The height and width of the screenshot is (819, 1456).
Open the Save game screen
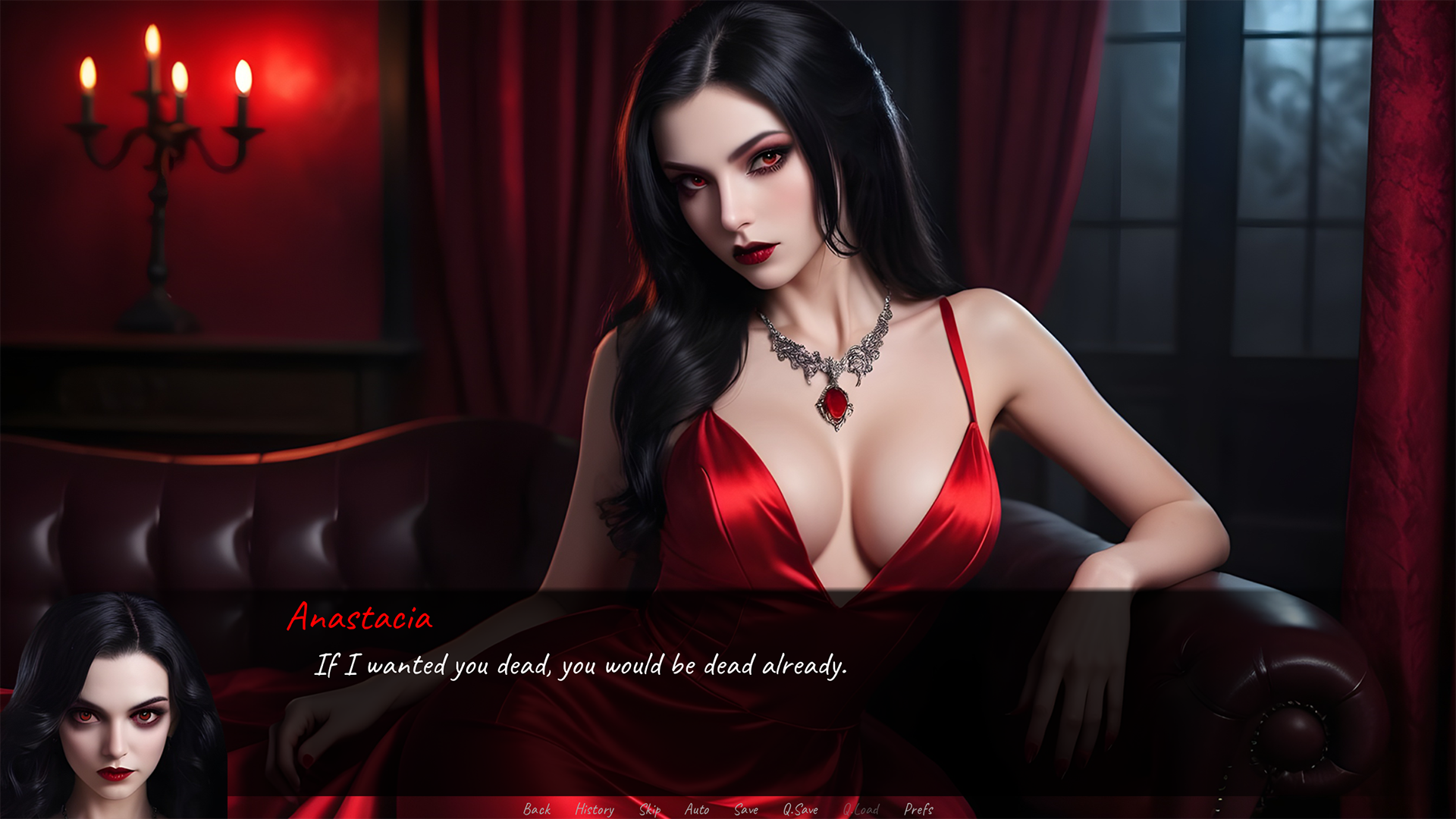(x=746, y=810)
